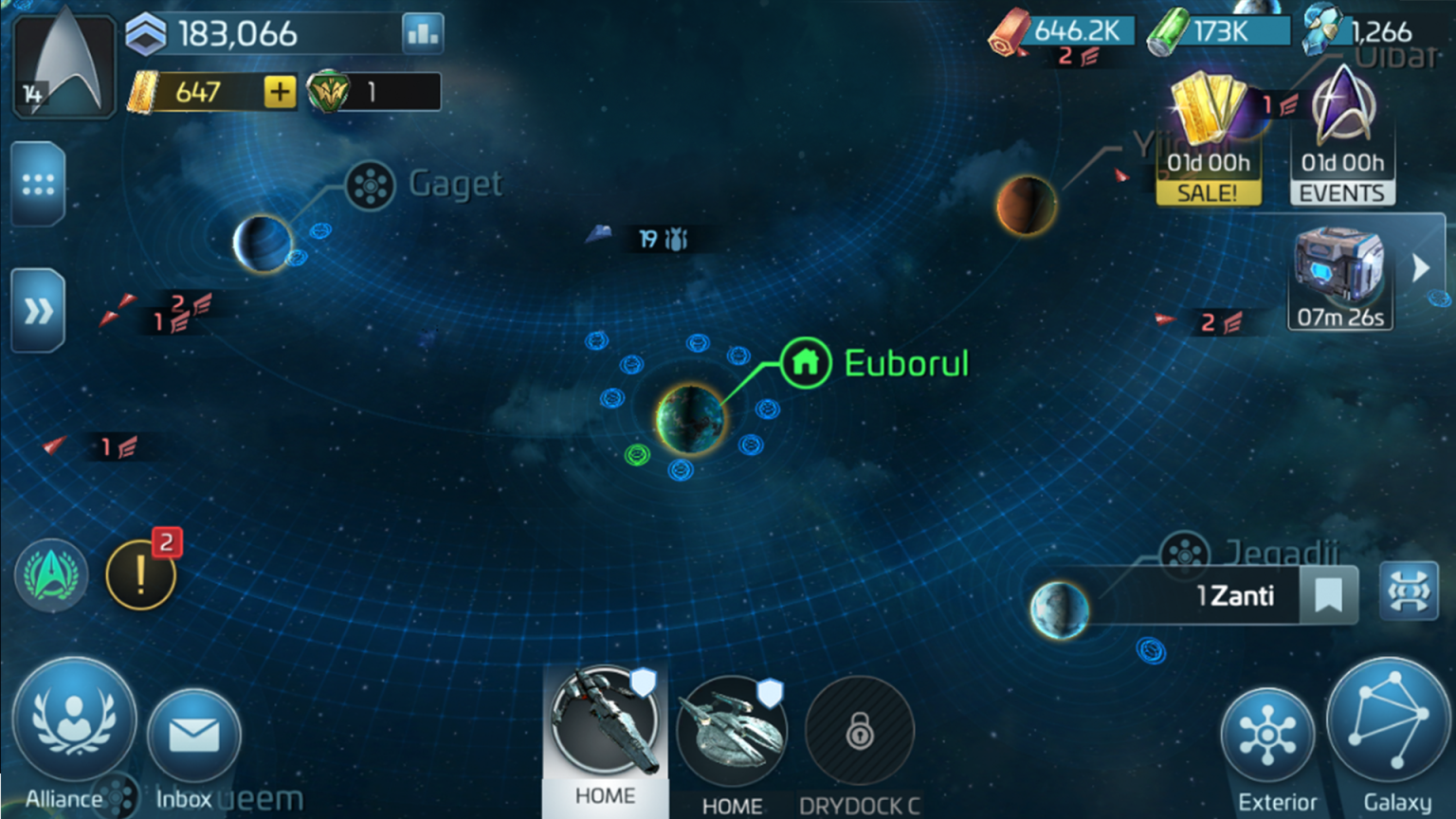
Task: Add latinum with the plus button
Action: click(278, 91)
